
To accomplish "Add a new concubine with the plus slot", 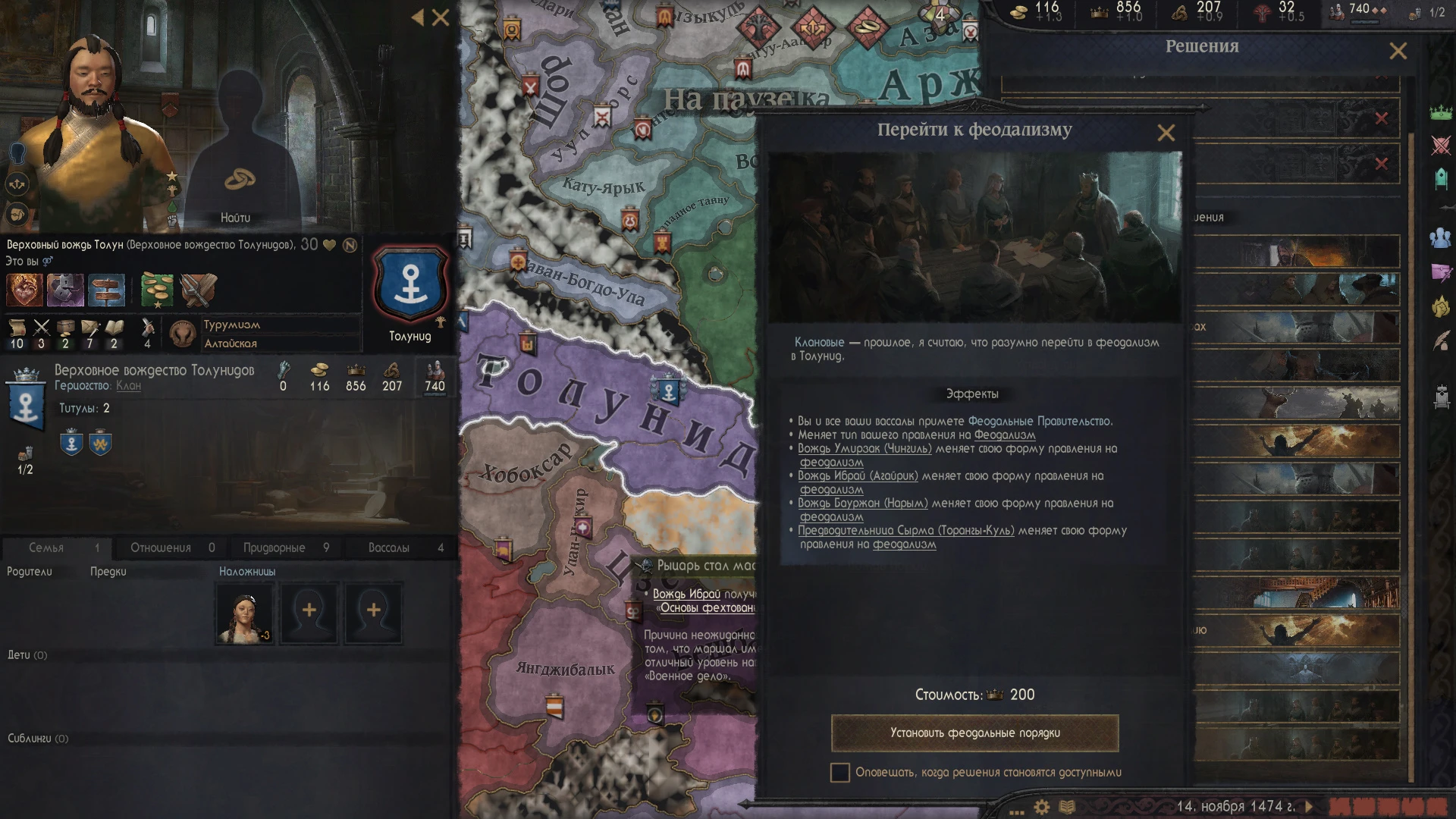I will pos(308,611).
